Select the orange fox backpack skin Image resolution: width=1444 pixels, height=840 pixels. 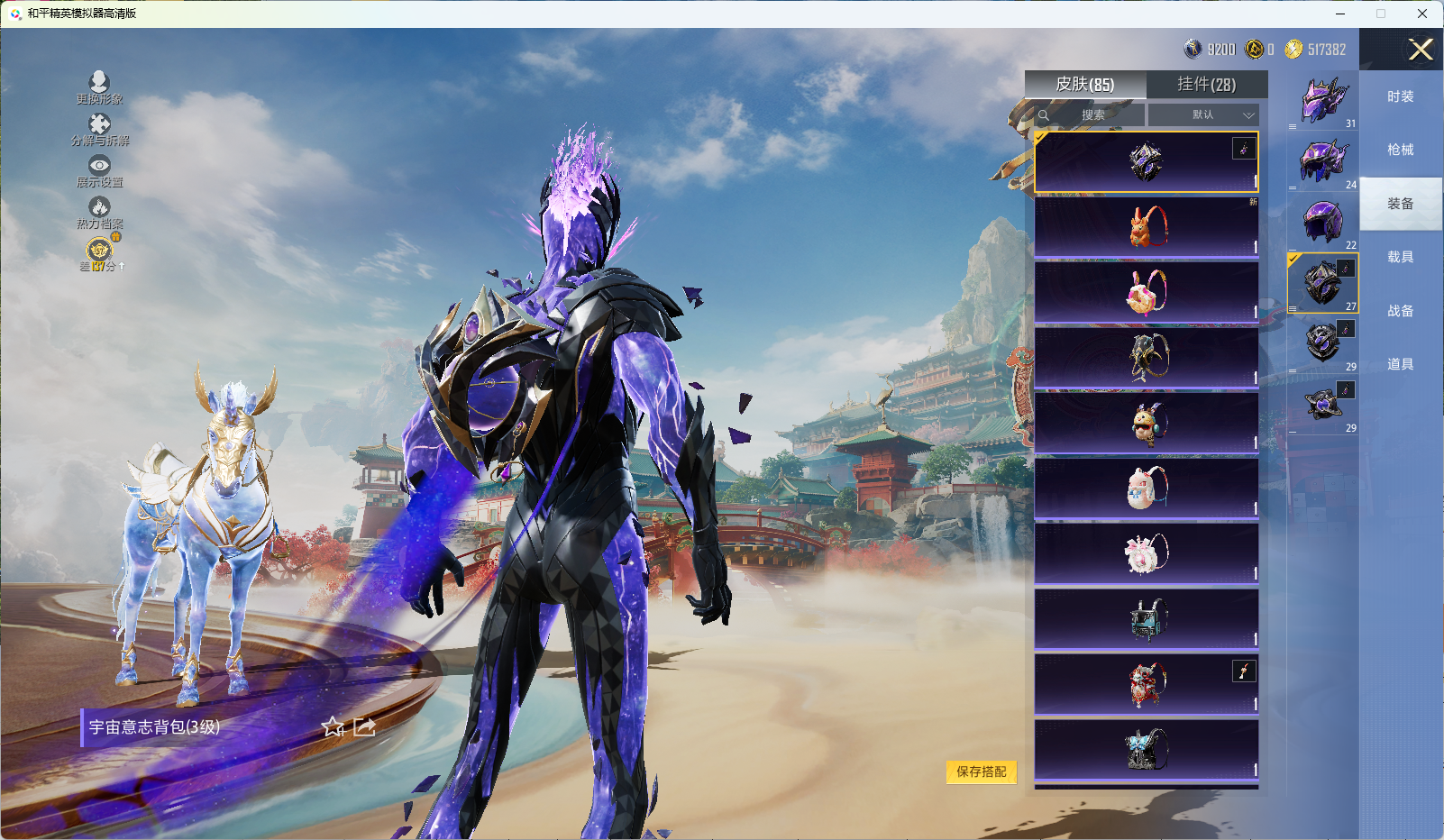(x=1147, y=227)
